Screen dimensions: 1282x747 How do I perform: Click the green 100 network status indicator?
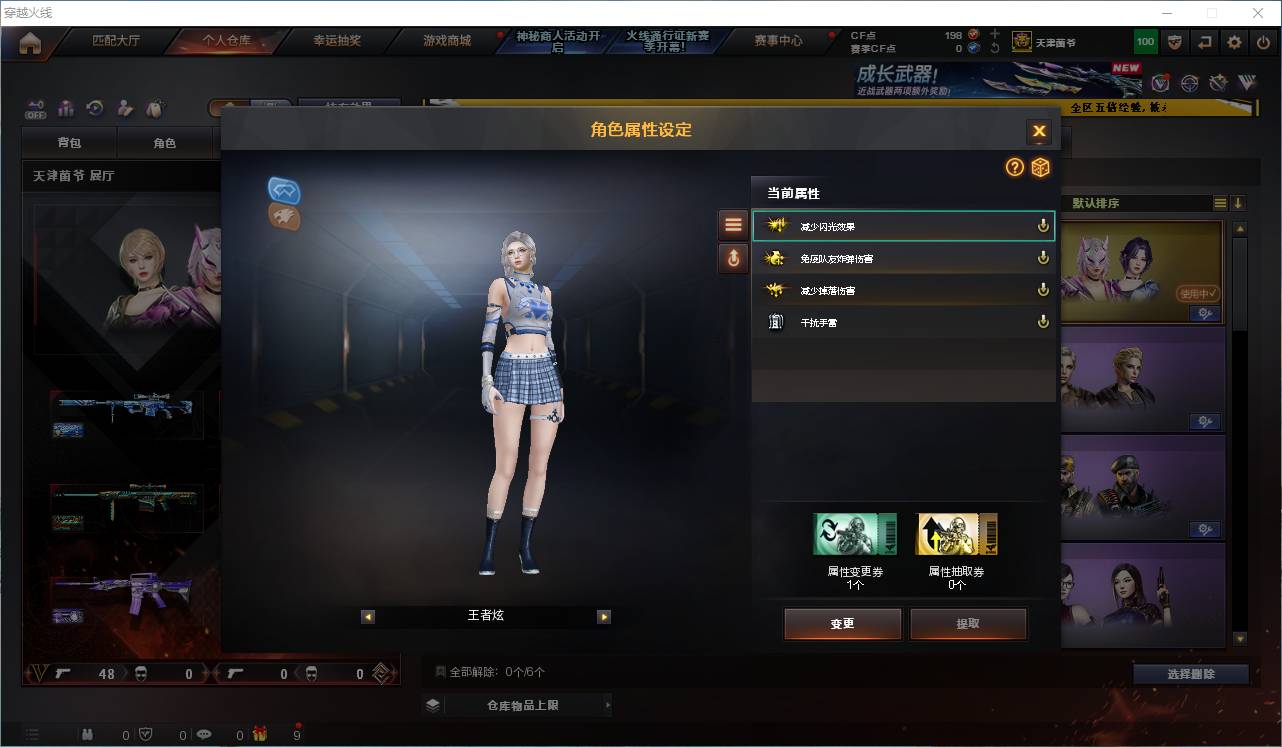pyautogui.click(x=1146, y=41)
